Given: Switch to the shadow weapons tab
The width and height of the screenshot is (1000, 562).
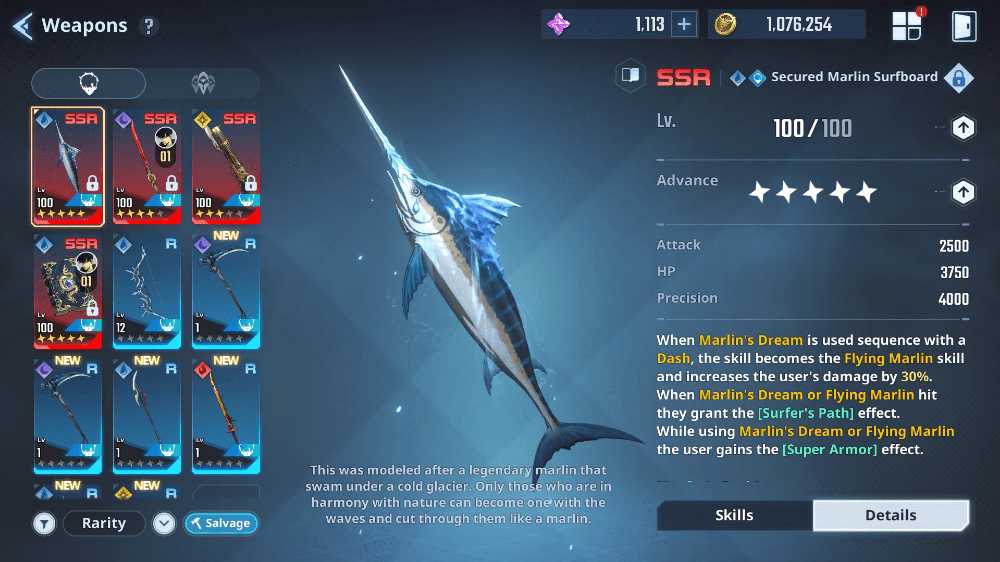Looking at the screenshot, I should point(203,83).
